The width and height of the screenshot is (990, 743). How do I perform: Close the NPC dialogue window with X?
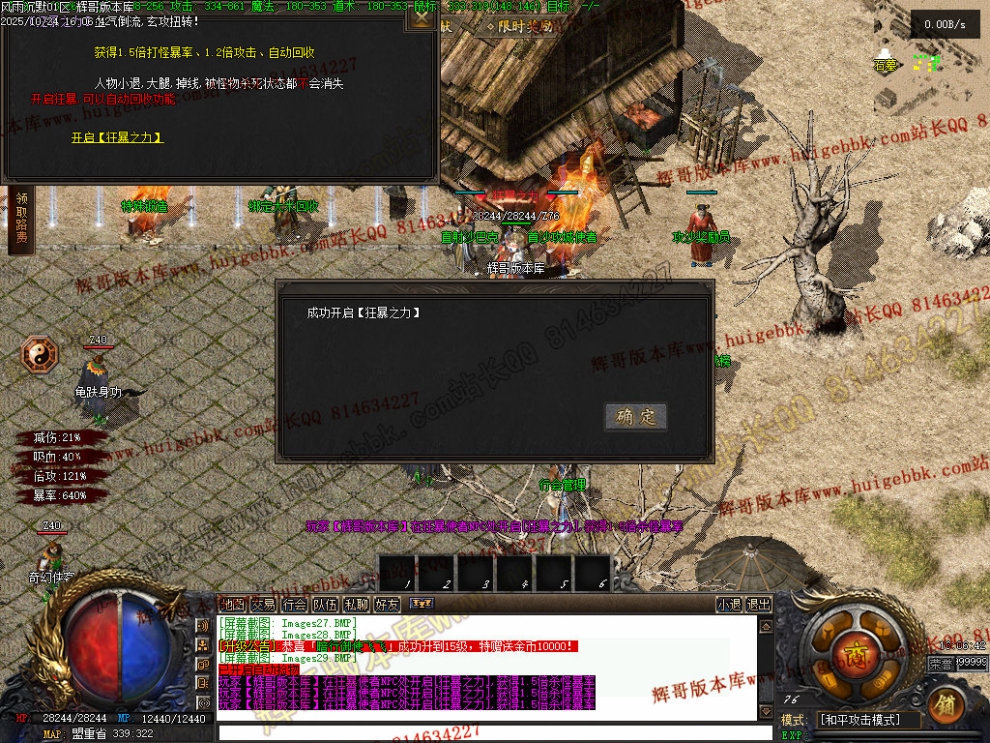424,16
